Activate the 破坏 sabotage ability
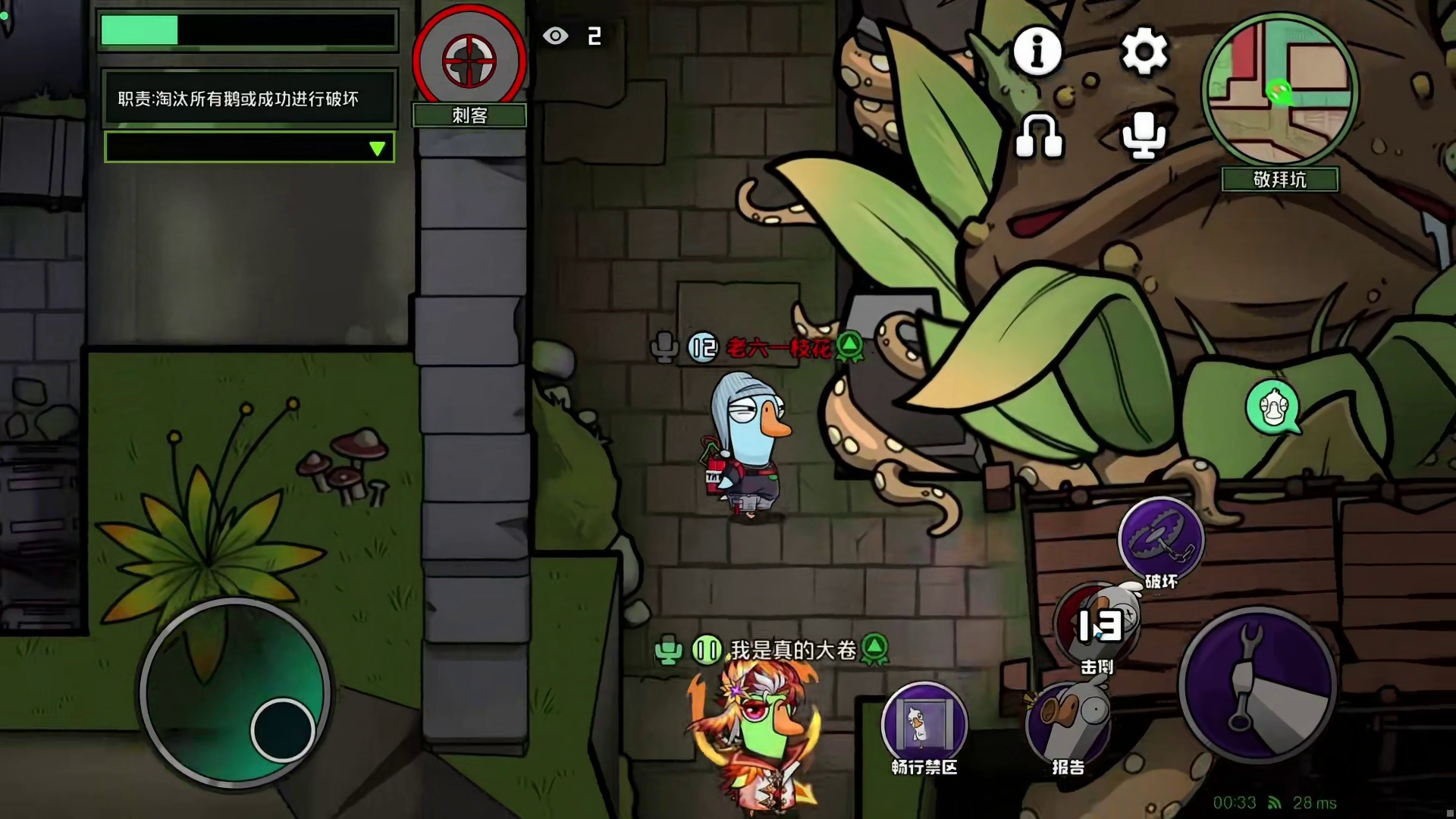This screenshot has height=819, width=1456. (x=1161, y=539)
